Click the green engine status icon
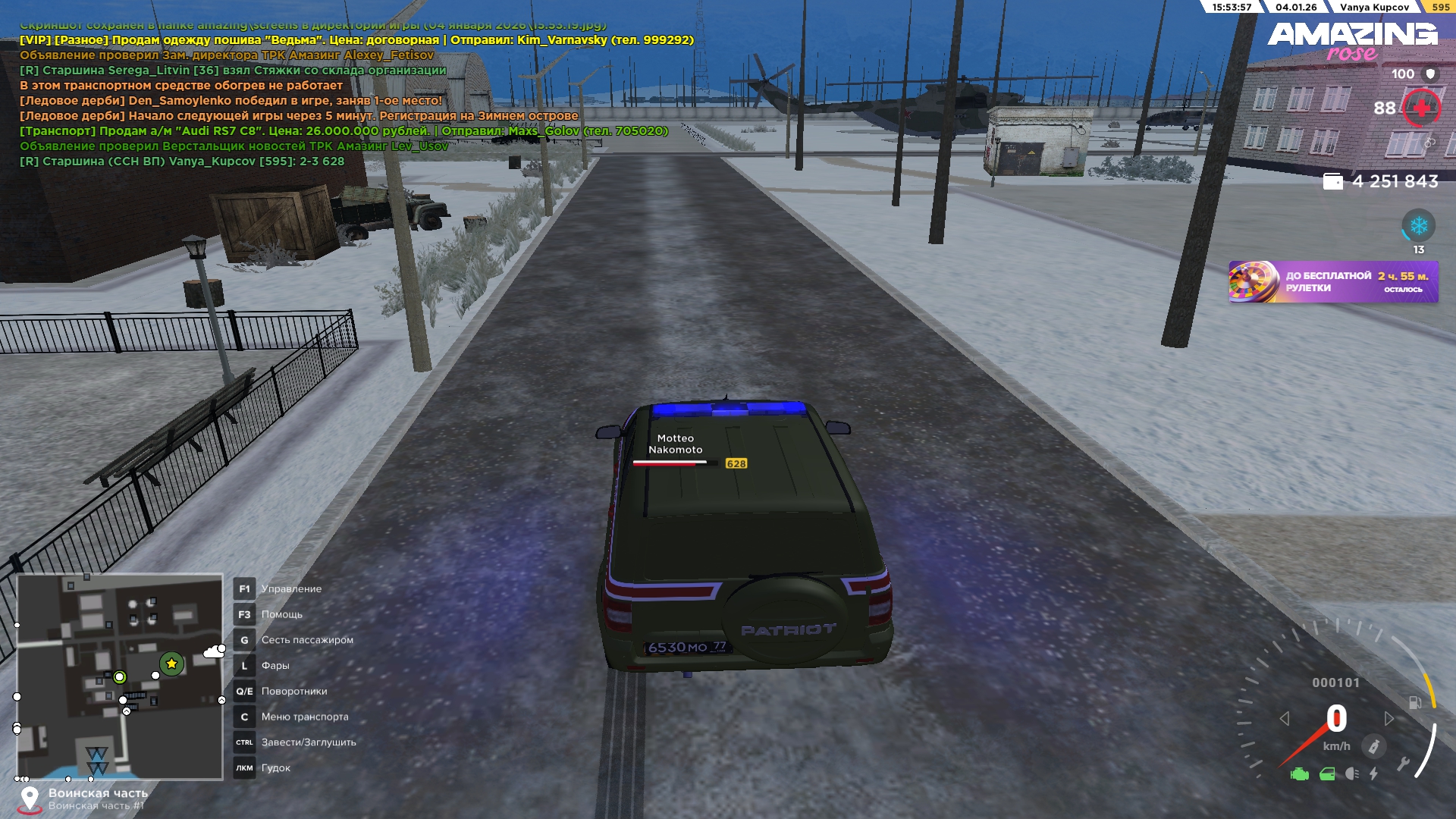 click(x=1300, y=774)
